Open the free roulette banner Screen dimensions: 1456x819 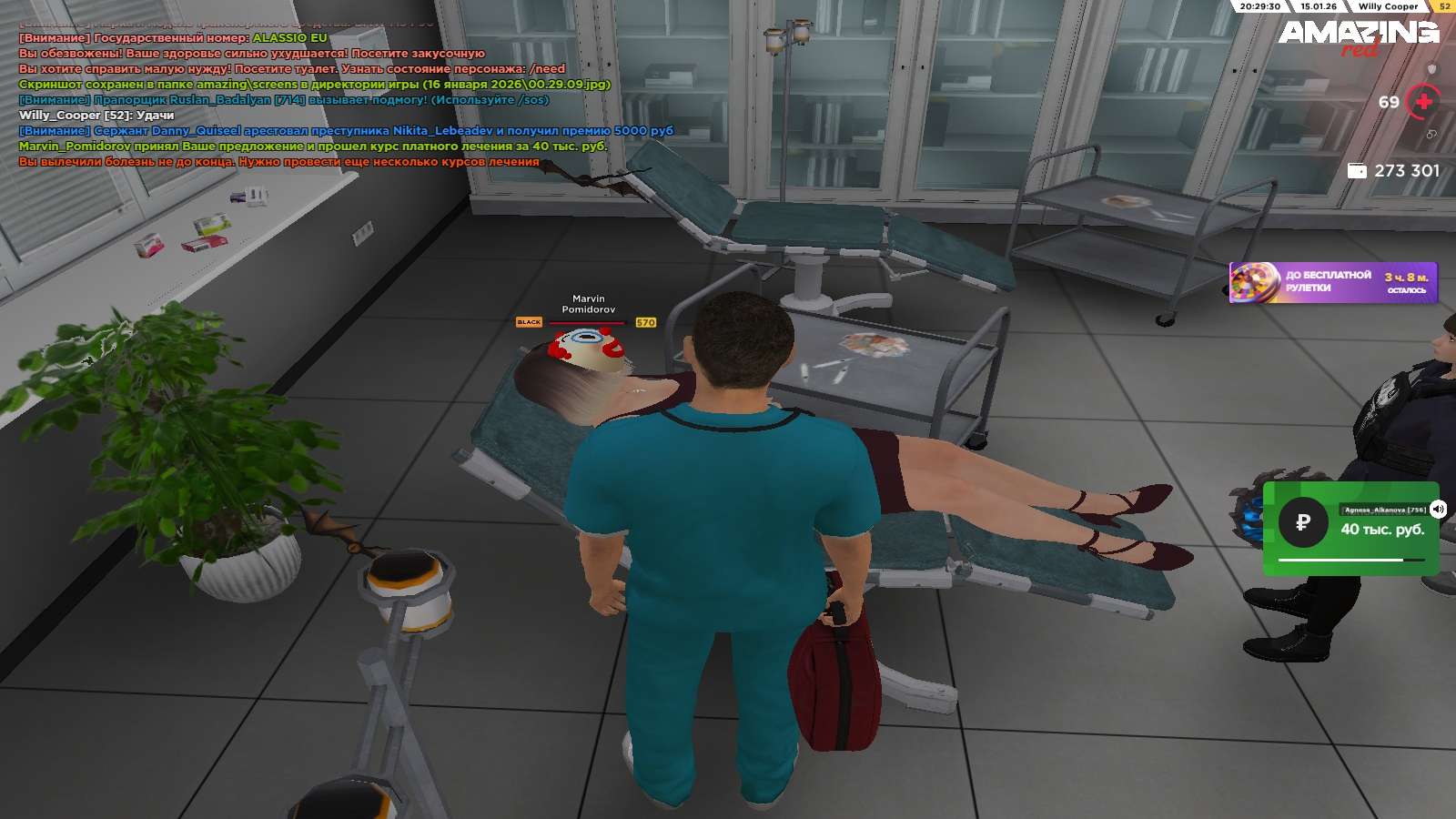[1333, 282]
